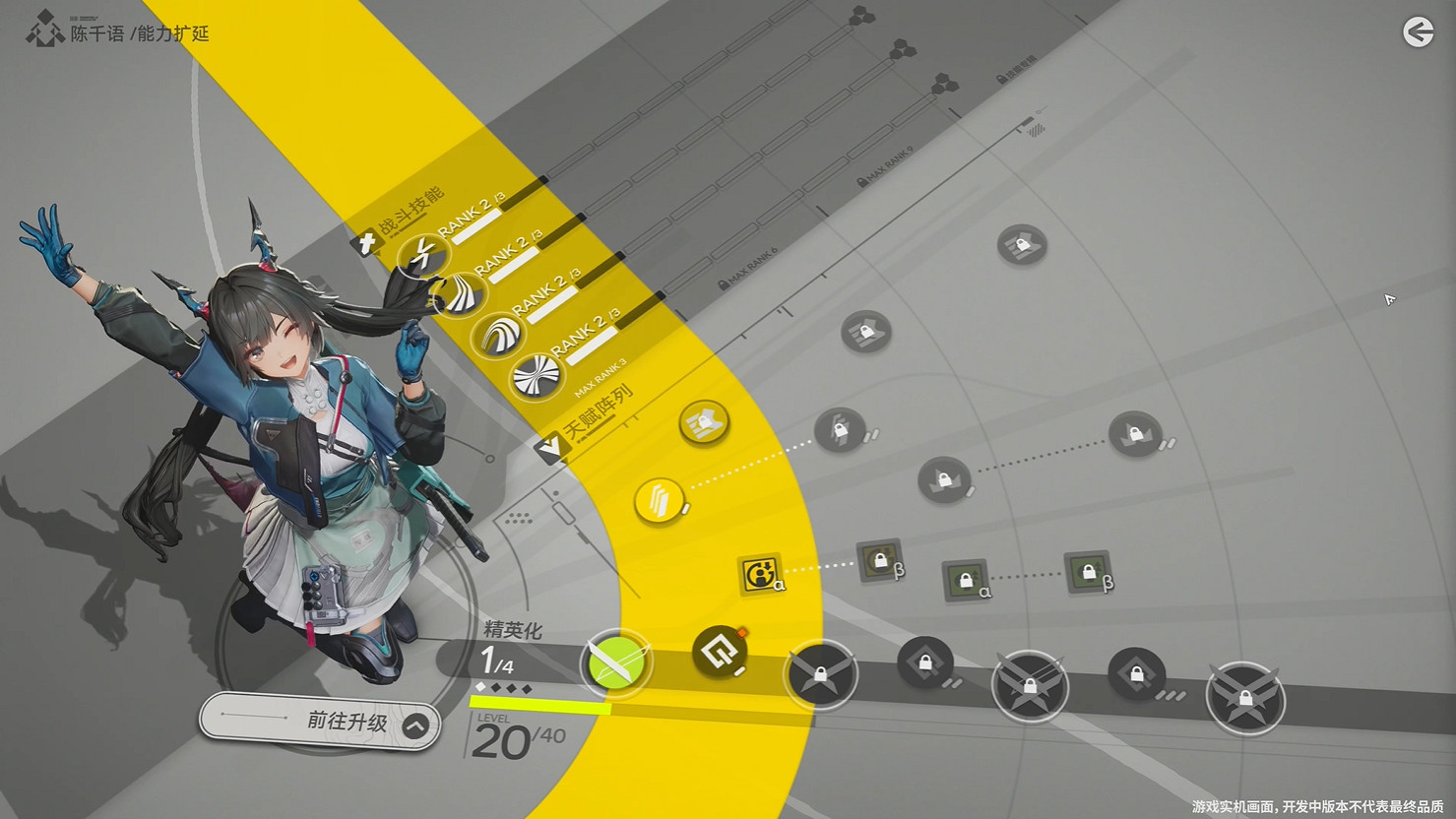1456x819 pixels.
Task: Click the 精英化 1/4 stage counter
Action: pyautogui.click(x=507, y=650)
